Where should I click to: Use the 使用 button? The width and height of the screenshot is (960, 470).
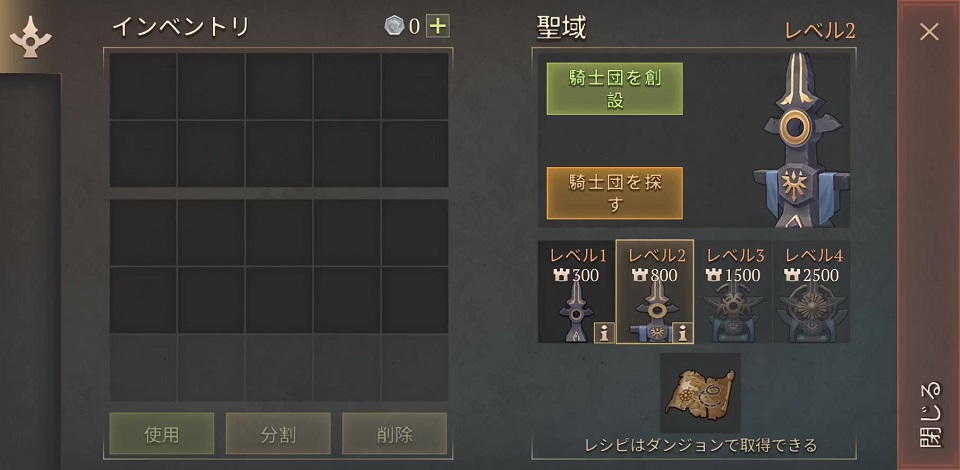pyautogui.click(x=161, y=434)
